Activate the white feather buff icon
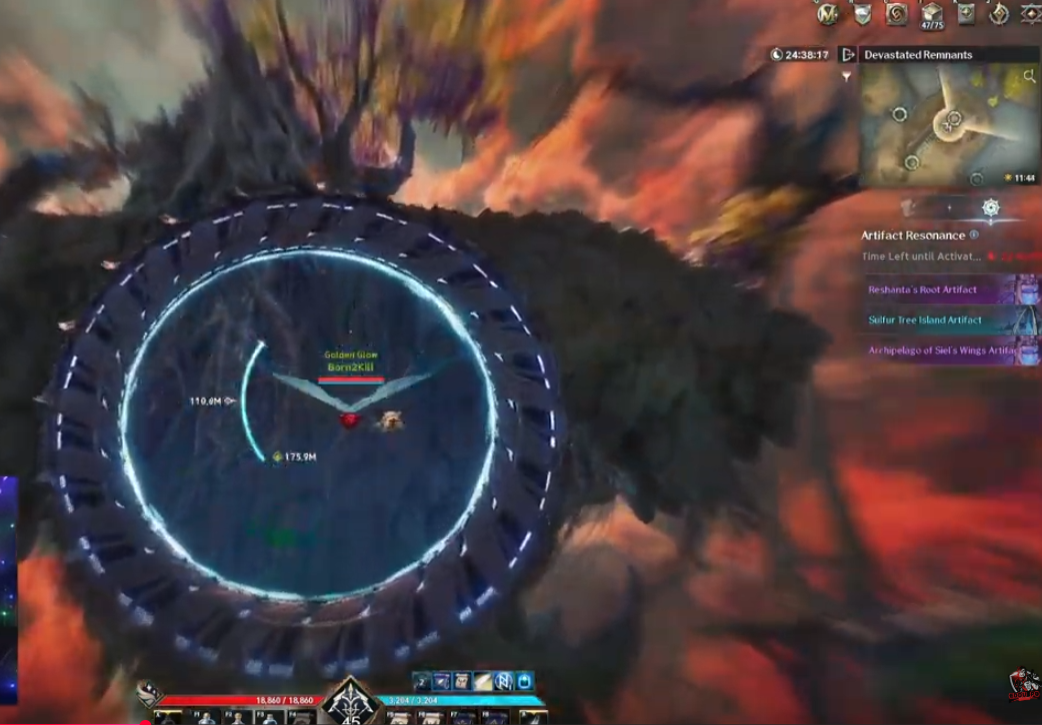Screen dimensions: 1042x725 pyautogui.click(x=483, y=681)
